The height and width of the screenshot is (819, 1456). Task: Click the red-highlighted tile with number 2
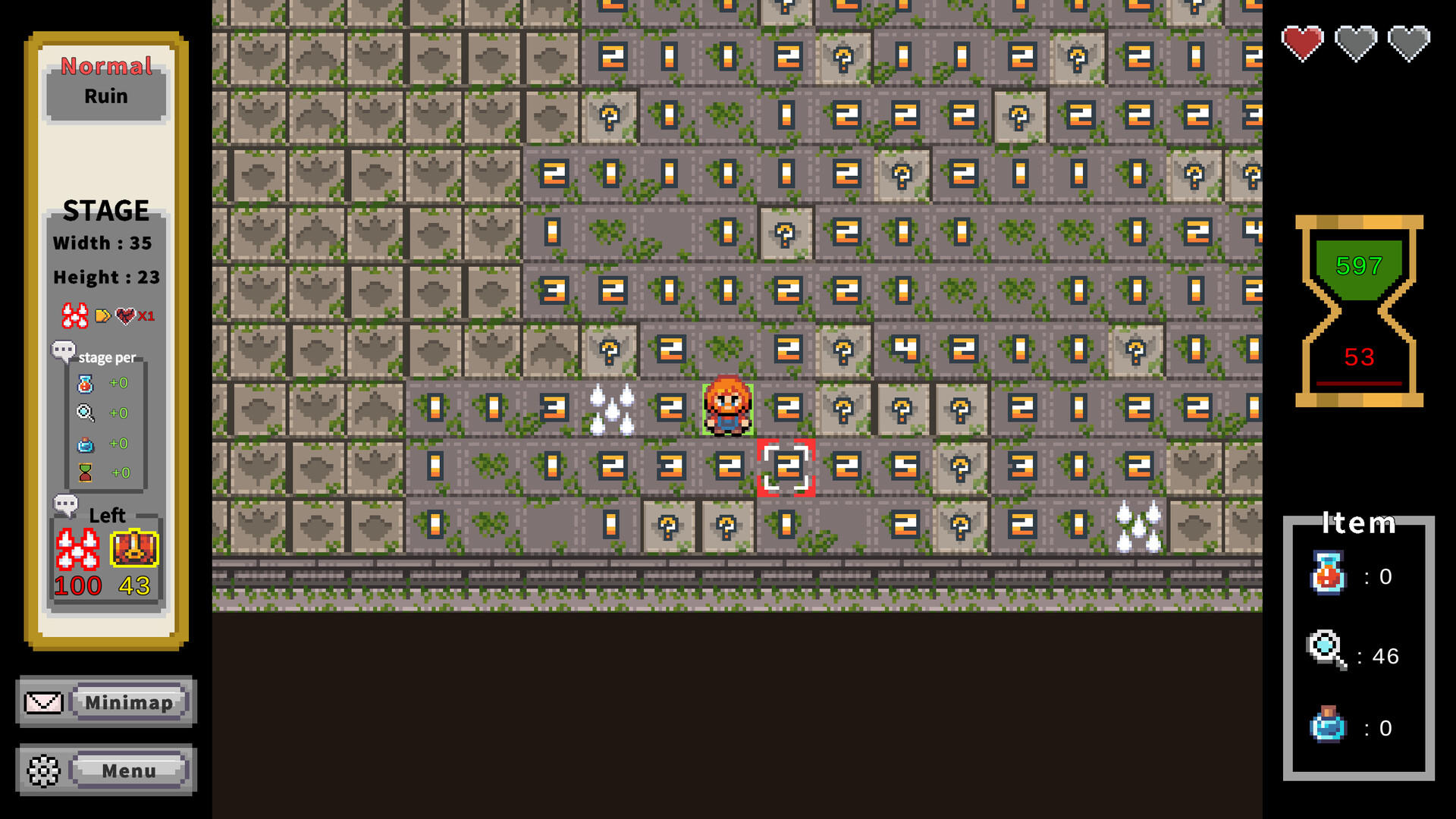pyautogui.click(x=786, y=468)
